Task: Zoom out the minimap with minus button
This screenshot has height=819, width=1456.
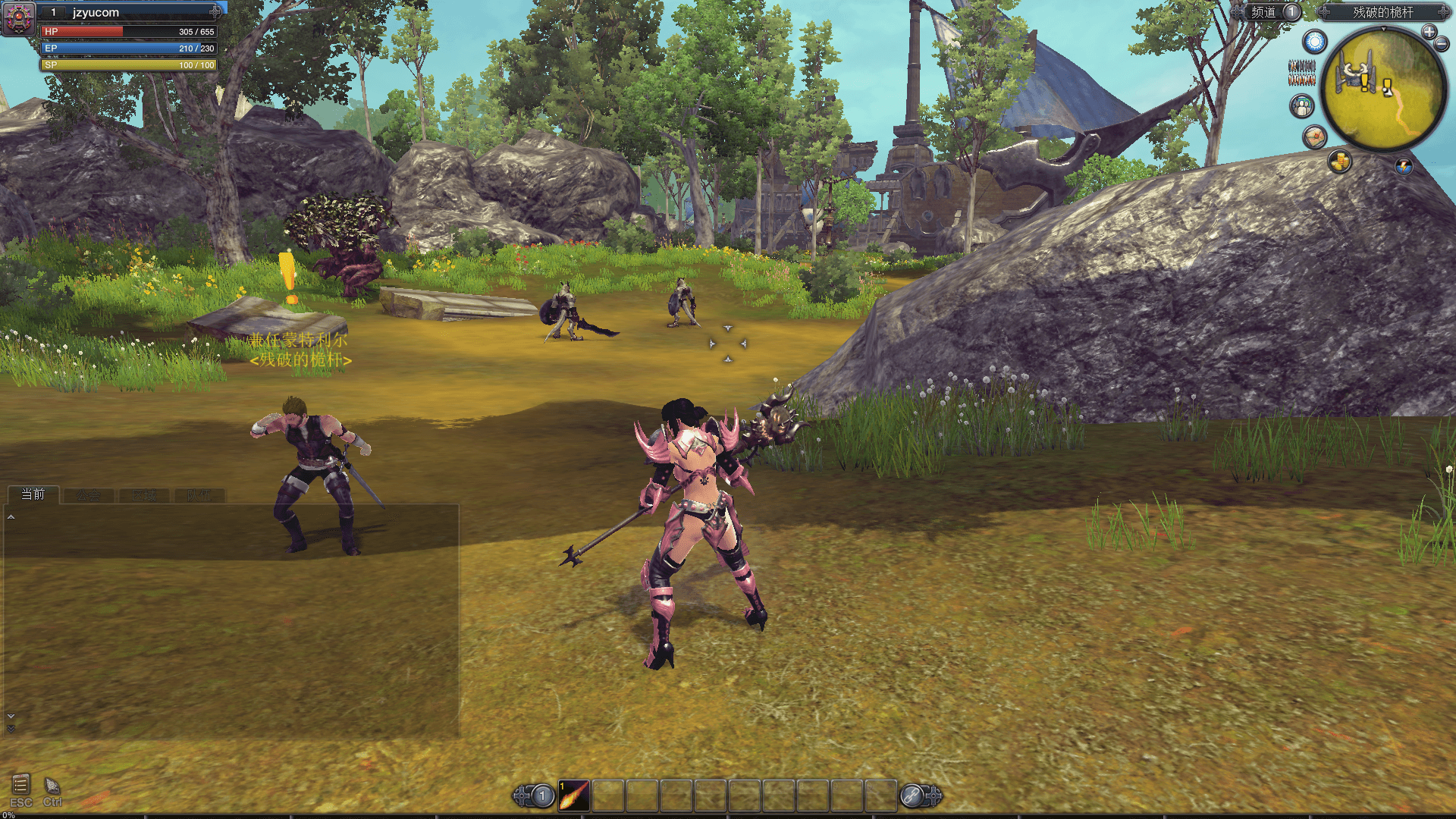Action: click(1442, 45)
